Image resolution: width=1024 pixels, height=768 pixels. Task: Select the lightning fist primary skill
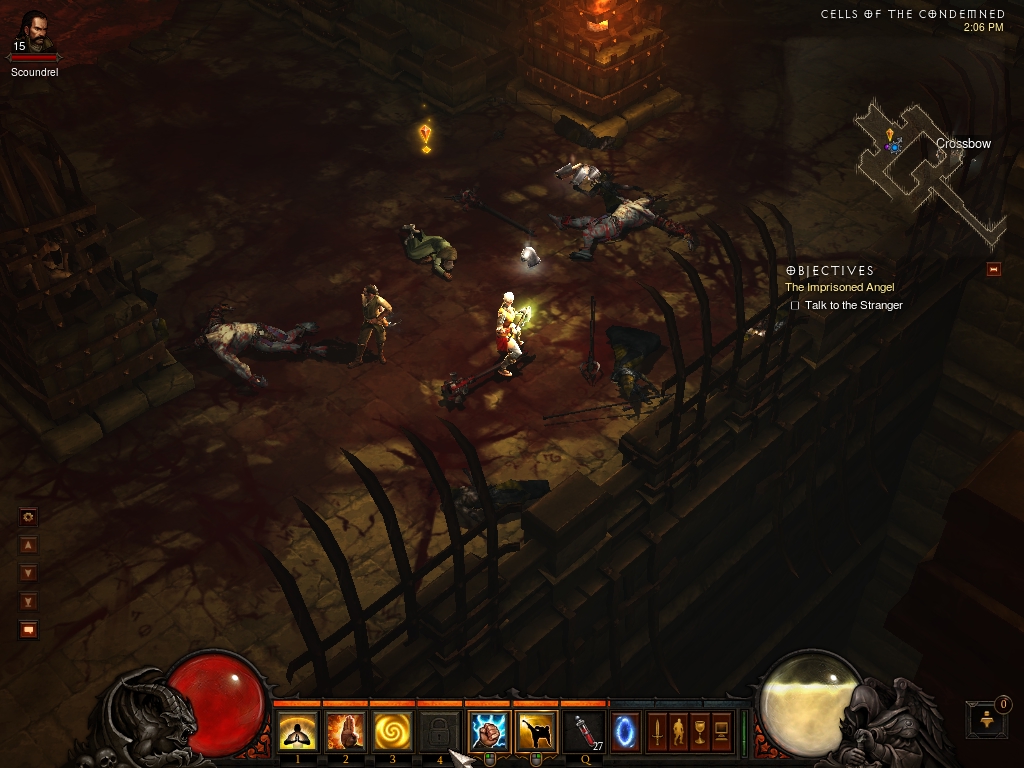click(x=489, y=732)
